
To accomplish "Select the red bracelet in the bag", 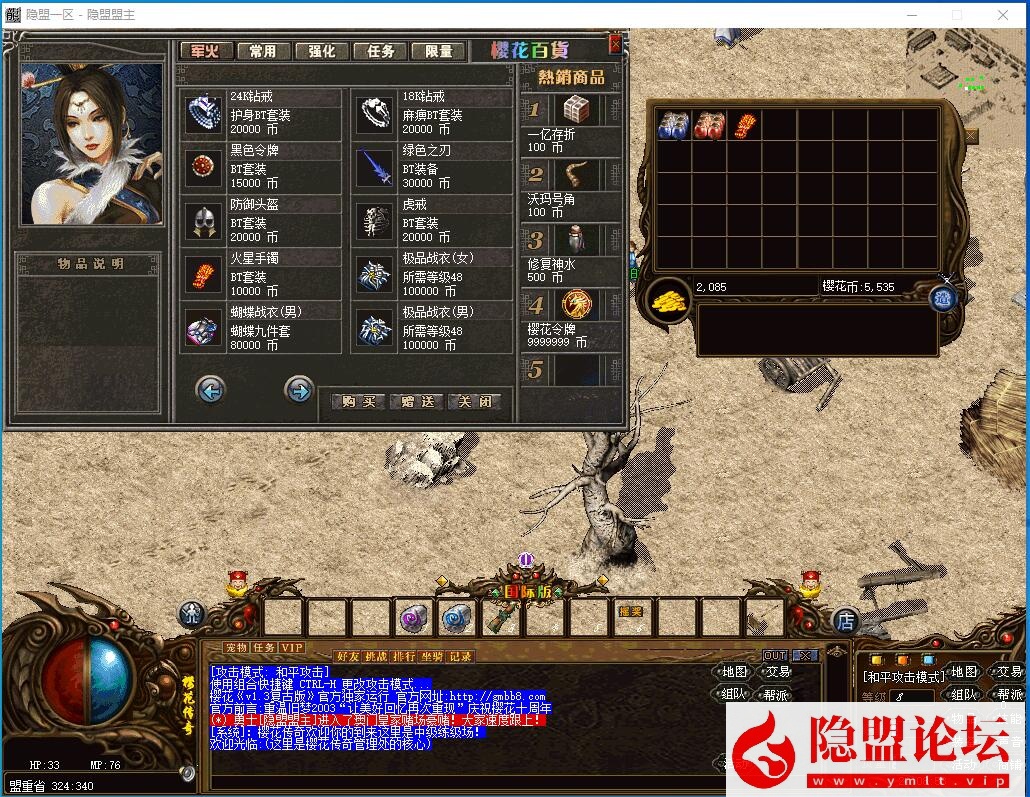I will coord(745,126).
